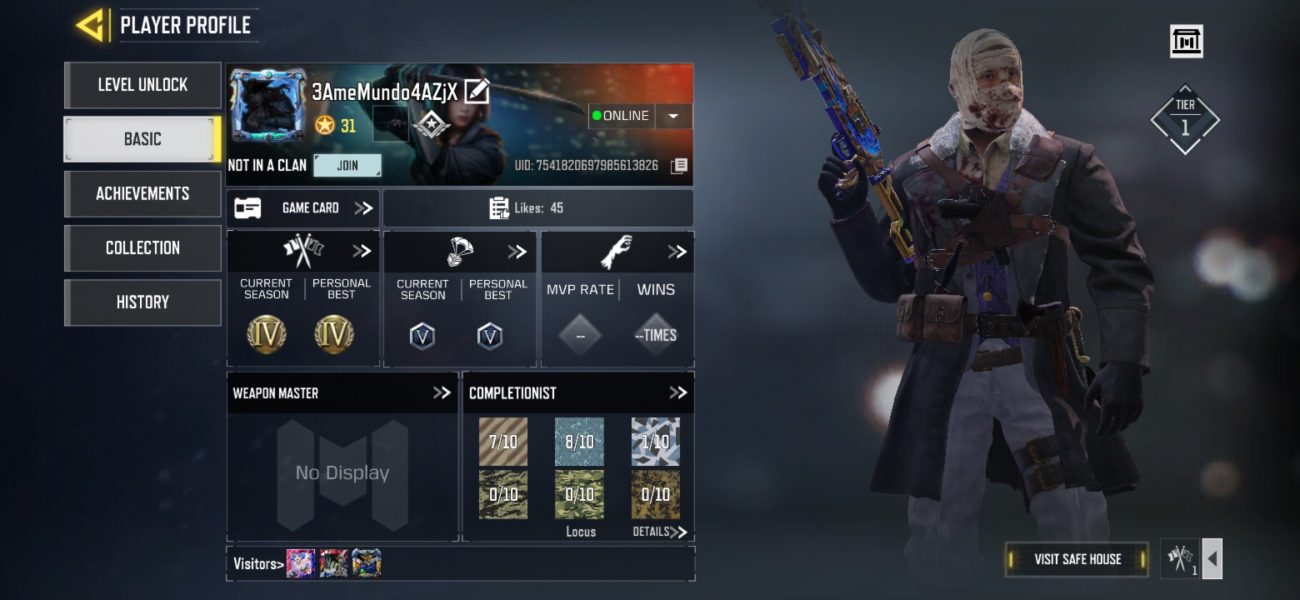Open the storefront icon at top right
Image resolution: width=1300 pixels, height=600 pixels.
pyautogui.click(x=1186, y=41)
